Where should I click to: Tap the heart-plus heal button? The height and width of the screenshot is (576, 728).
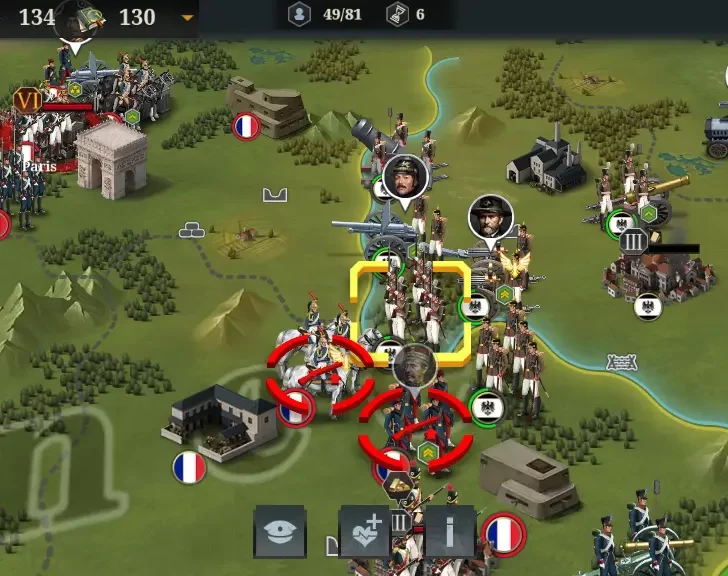point(365,531)
